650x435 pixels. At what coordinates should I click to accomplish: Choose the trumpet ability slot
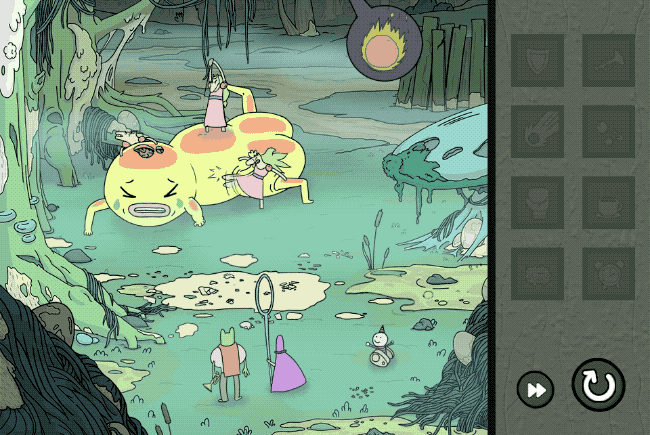coord(608,60)
